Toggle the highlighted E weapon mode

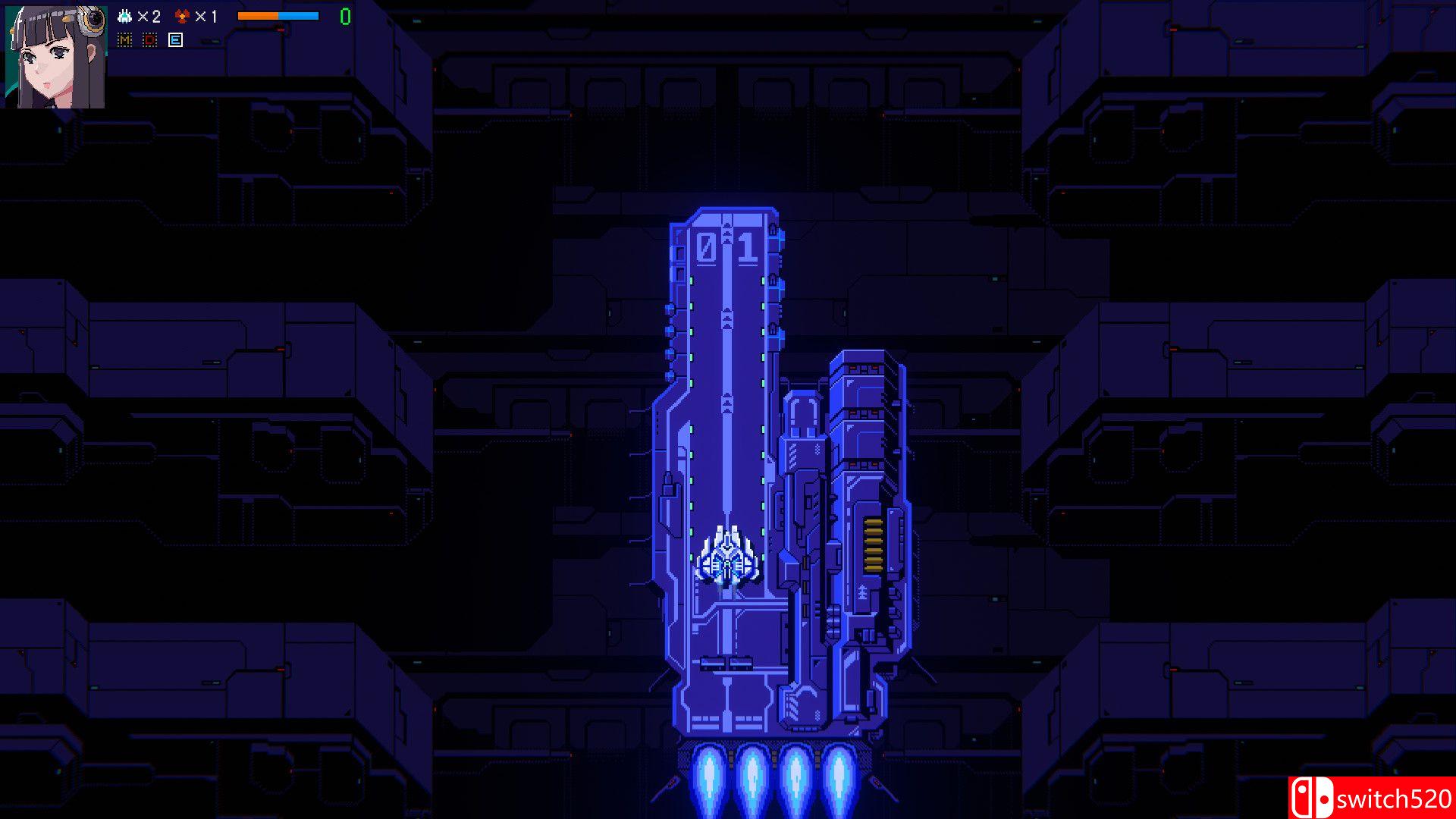(x=175, y=39)
